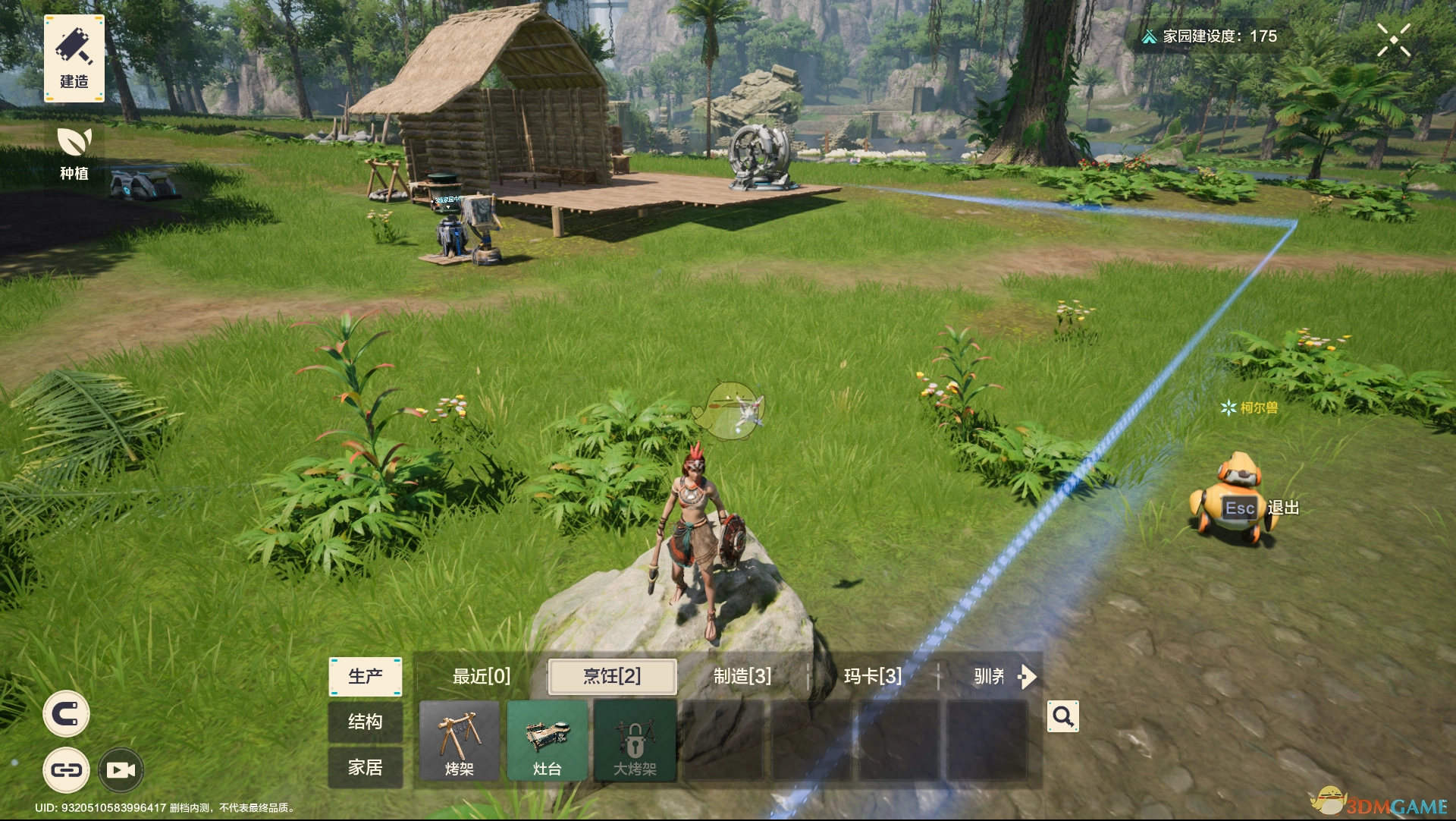Choose the 灶台 stove item
This screenshot has width=1456, height=821.
(547, 741)
